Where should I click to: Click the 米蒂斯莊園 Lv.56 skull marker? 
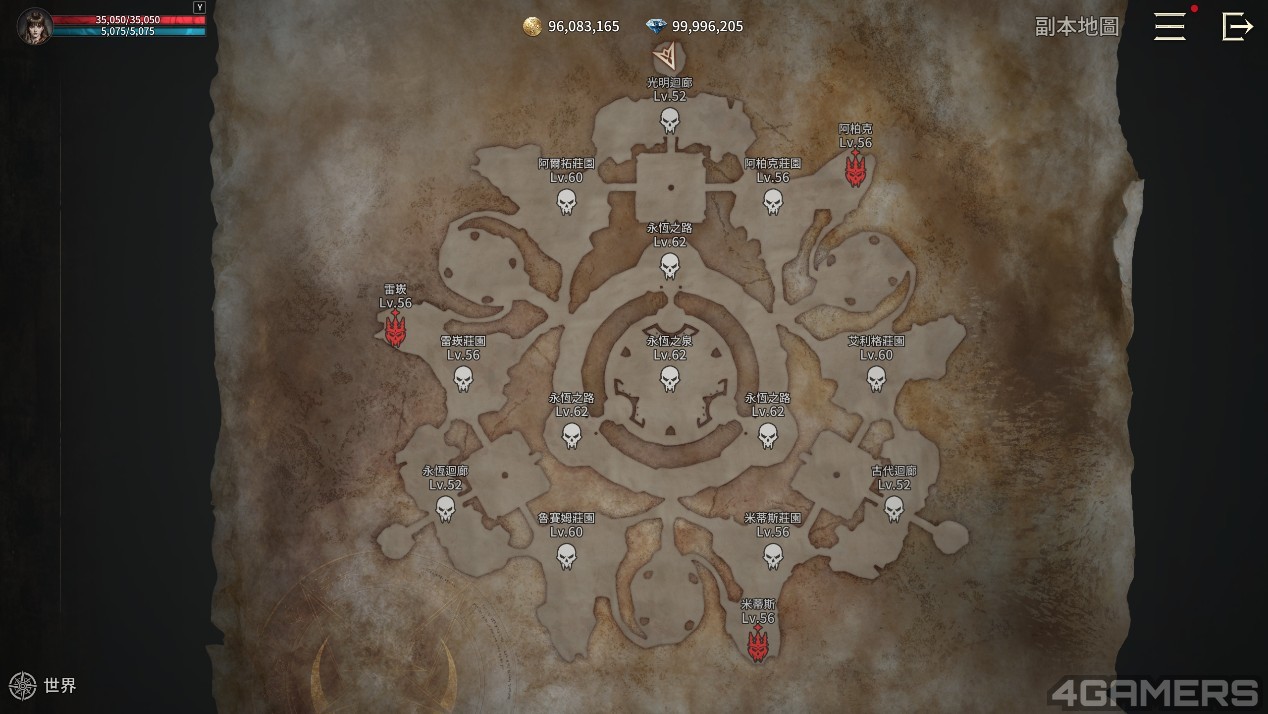click(773, 557)
